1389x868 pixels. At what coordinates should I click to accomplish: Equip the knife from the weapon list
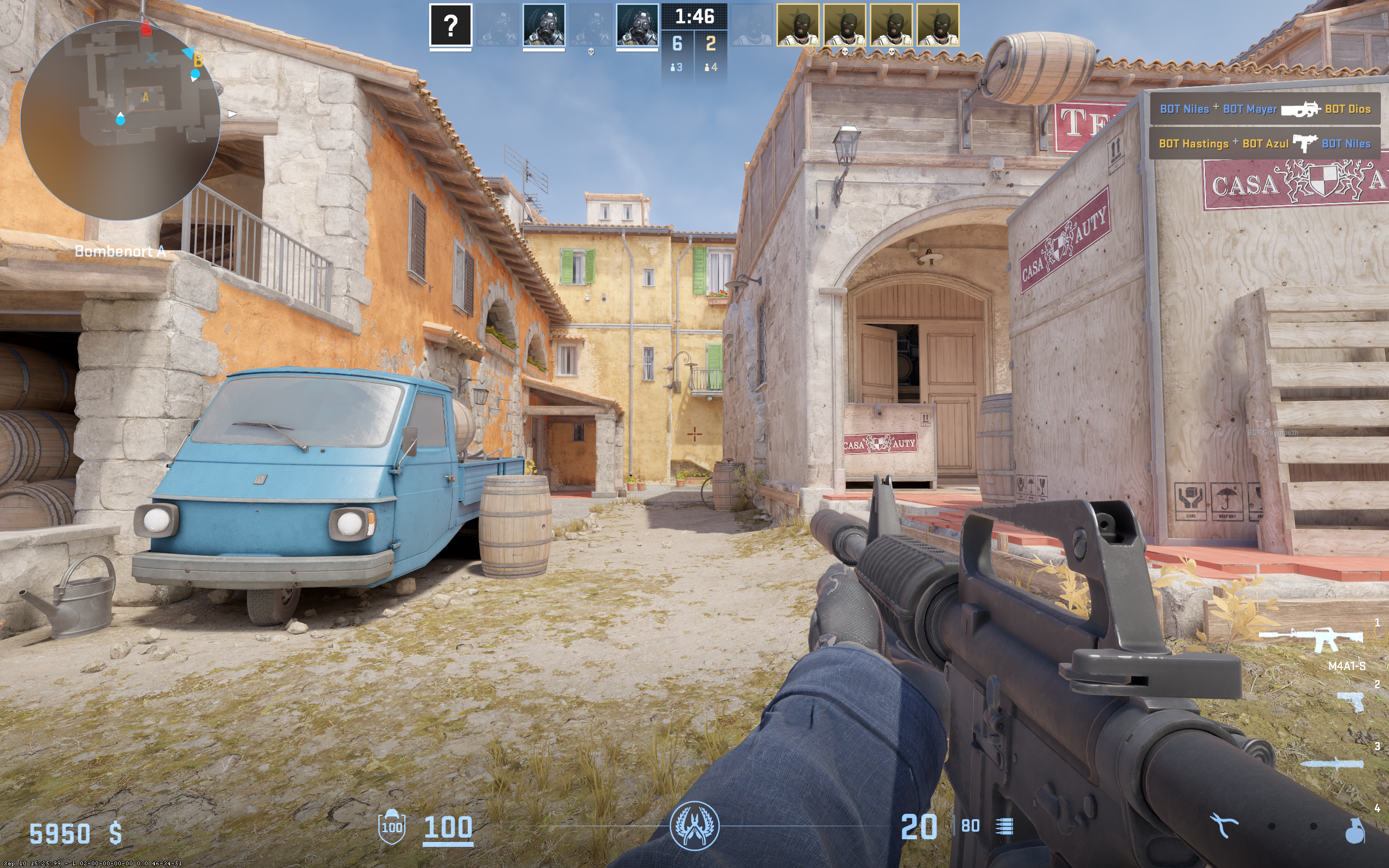click(1331, 763)
